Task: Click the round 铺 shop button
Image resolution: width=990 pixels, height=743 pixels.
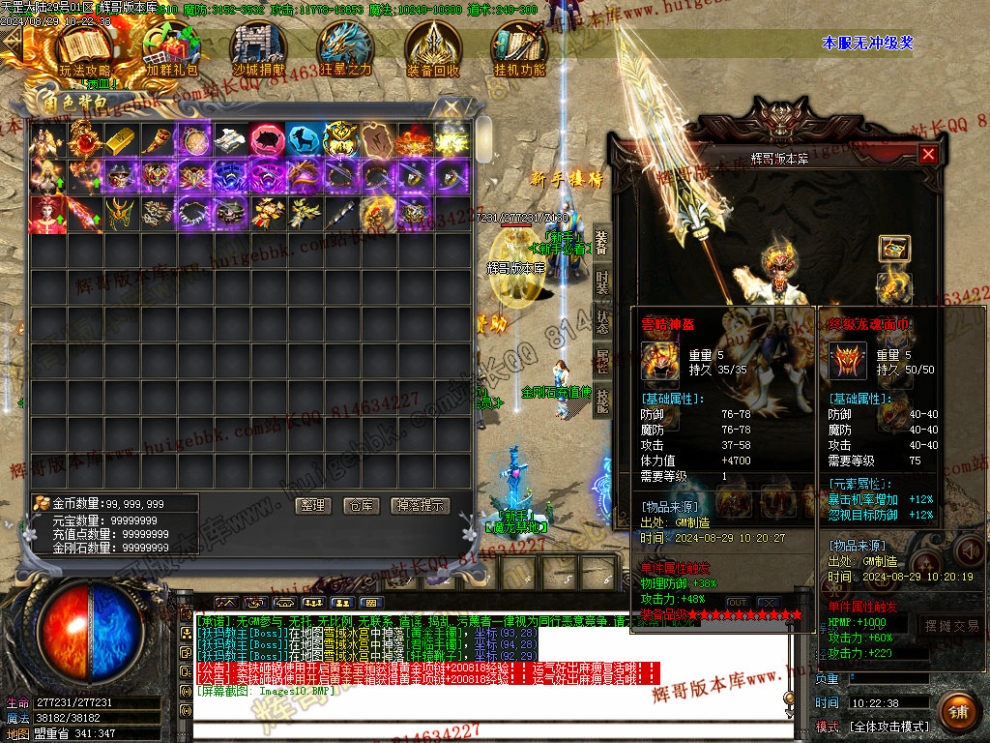Action: coord(959,712)
